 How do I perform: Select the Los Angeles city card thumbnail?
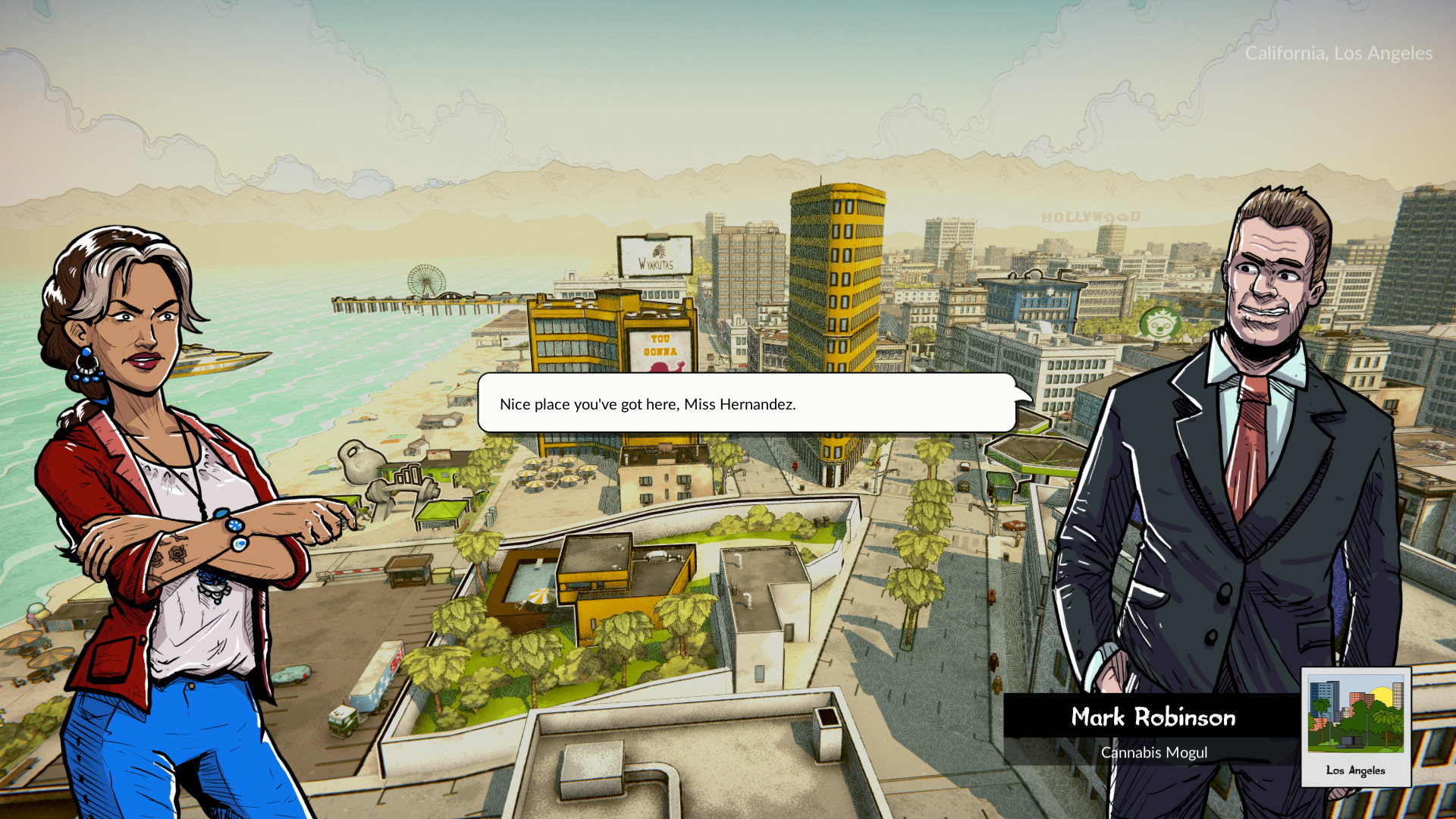pos(1355,726)
